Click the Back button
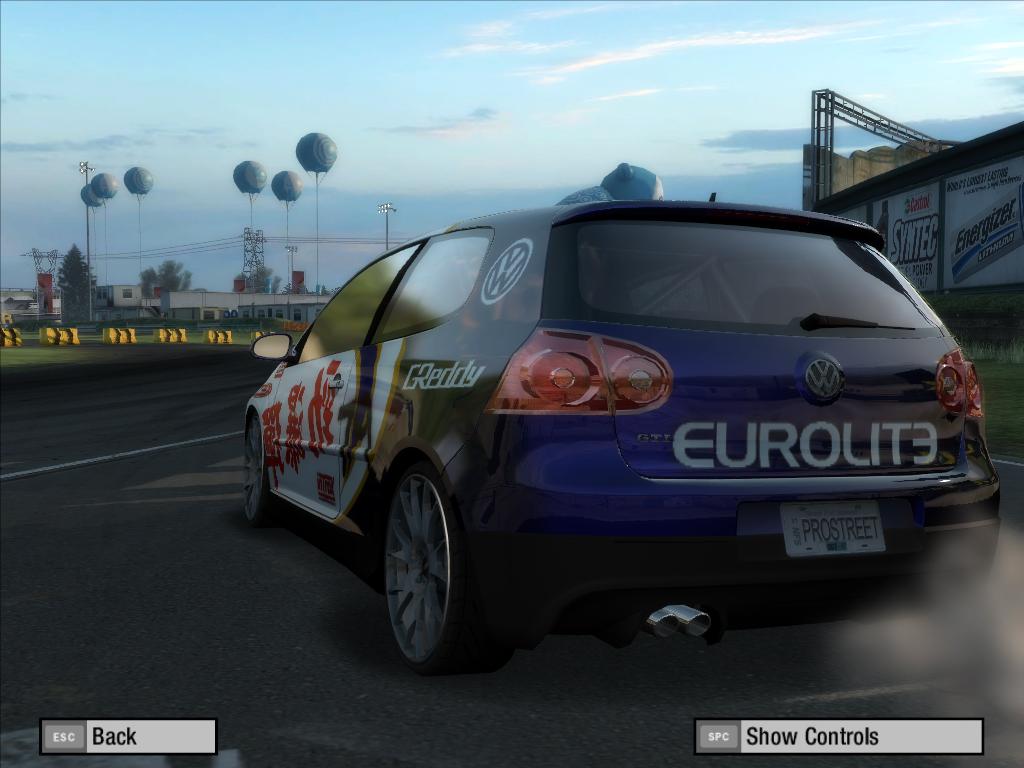The height and width of the screenshot is (768, 1024). coord(128,737)
